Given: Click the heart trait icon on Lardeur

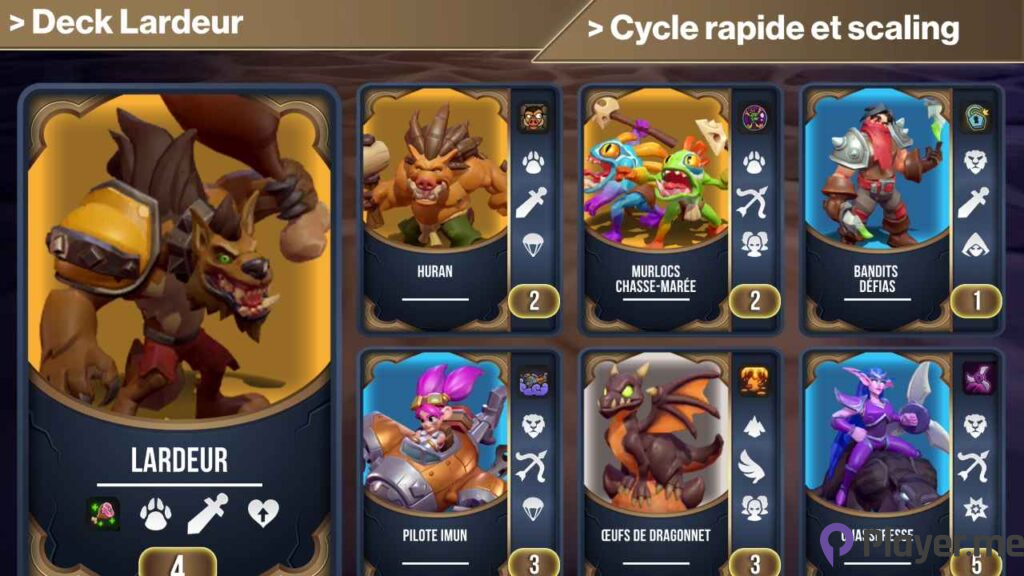Looking at the screenshot, I should (x=263, y=513).
